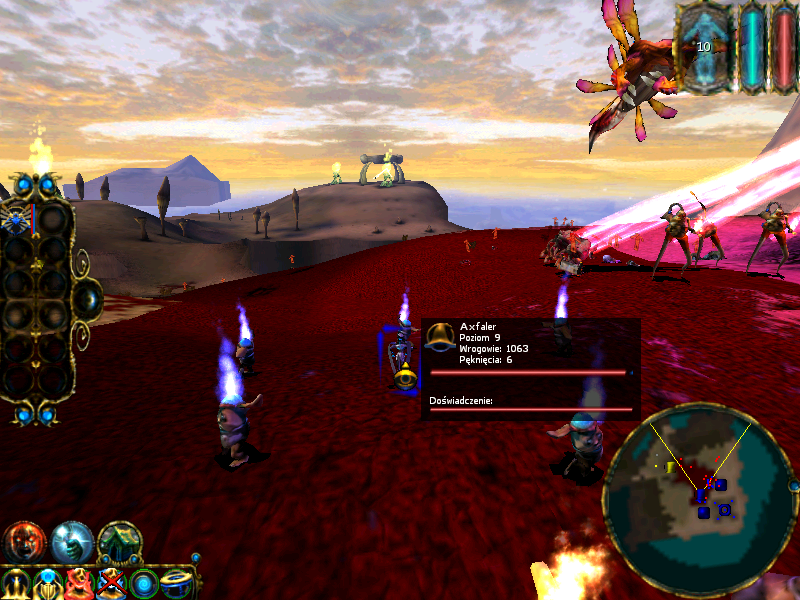Choose the red flaming altar spell icon
The width and height of the screenshot is (800, 600).
(80, 583)
